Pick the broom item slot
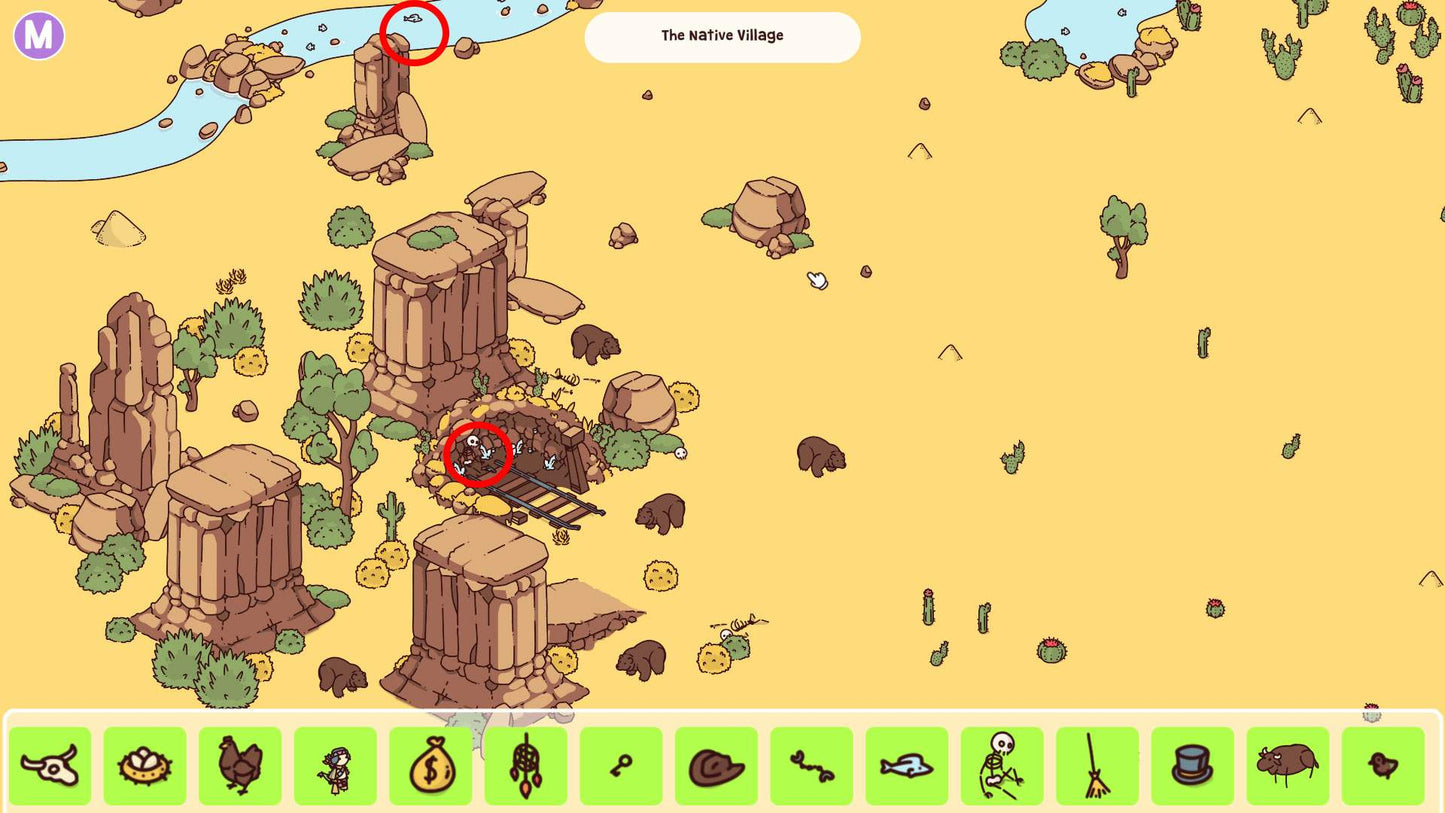Viewport: 1445px width, 813px height. (x=1097, y=766)
